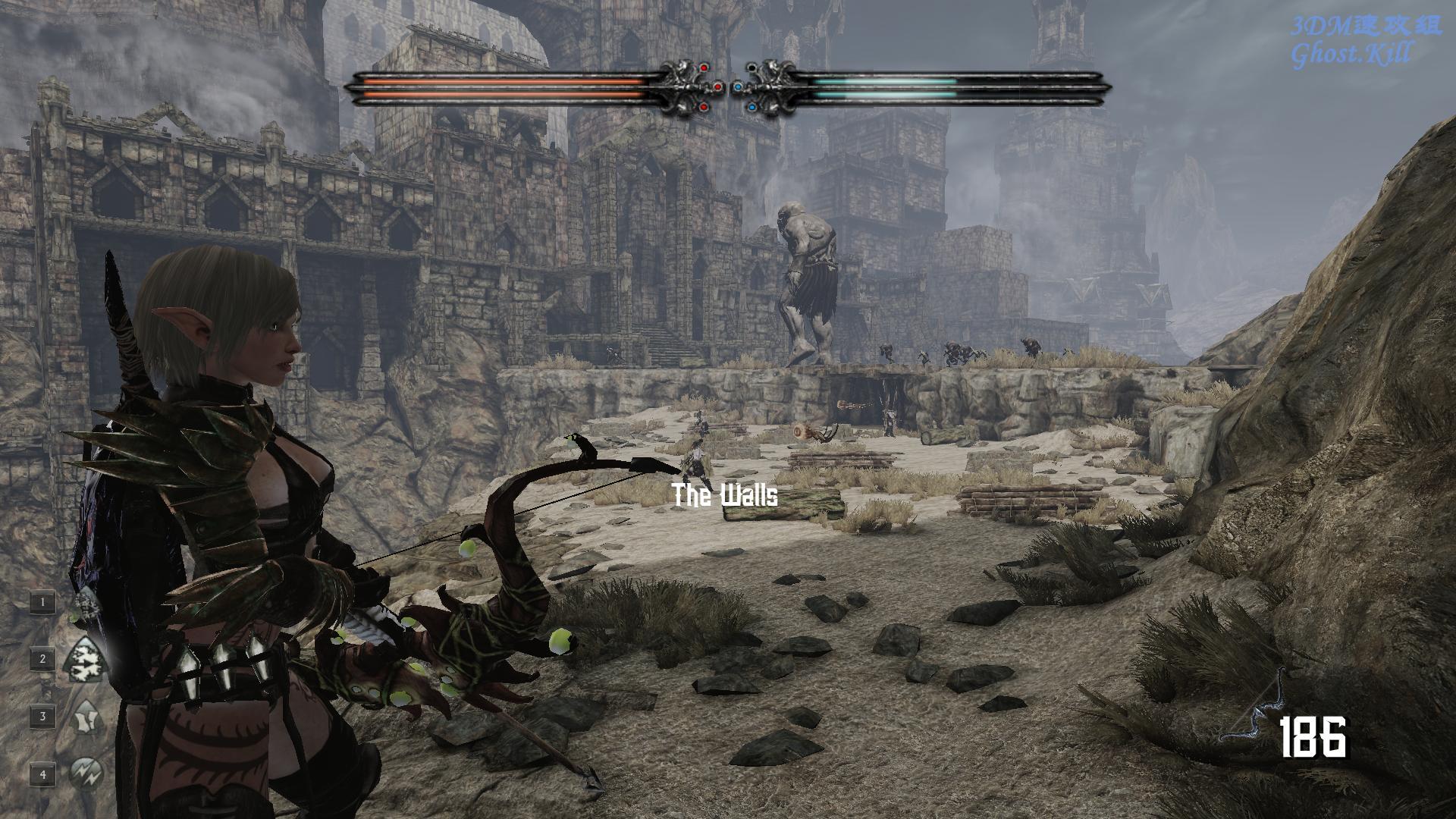Use the split-arrowhead ability icon
This screenshot has height=819, width=1456.
point(84,717)
